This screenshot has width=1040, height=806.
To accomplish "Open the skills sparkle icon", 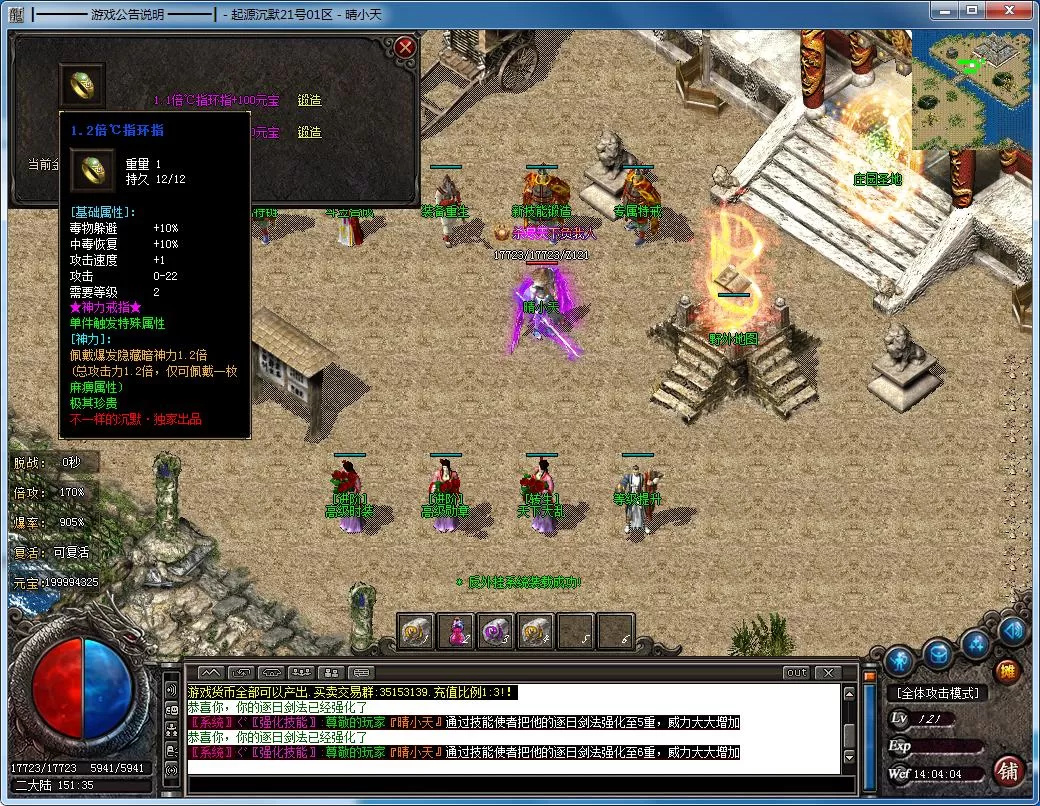I will point(976,643).
